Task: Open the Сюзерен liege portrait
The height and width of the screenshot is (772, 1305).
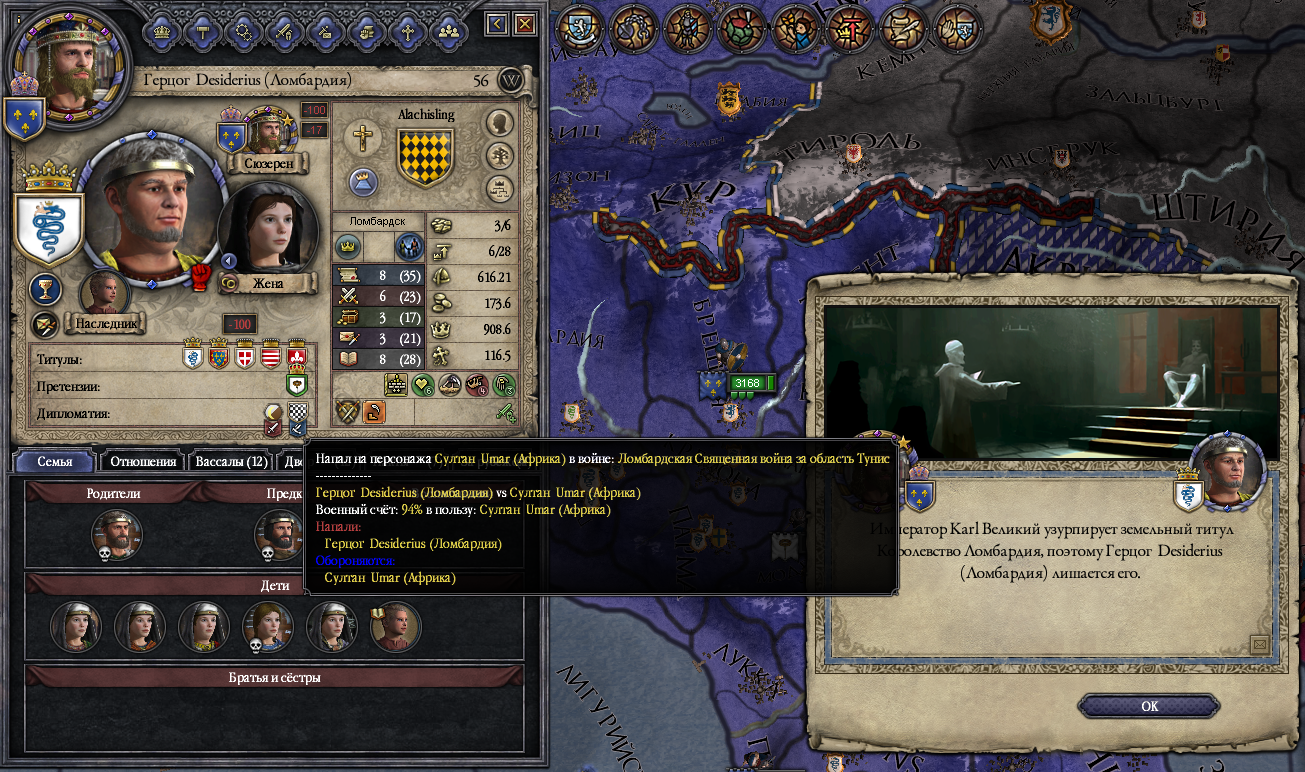Action: tap(265, 131)
